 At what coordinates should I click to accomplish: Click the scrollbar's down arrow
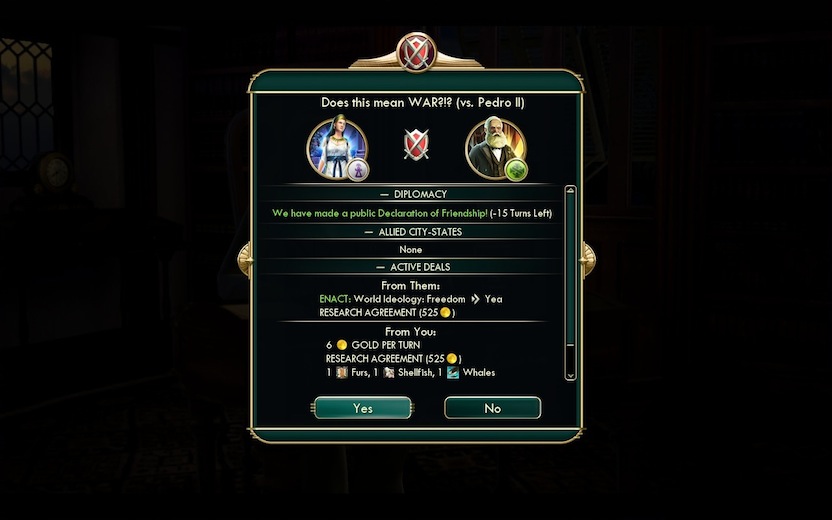click(571, 375)
